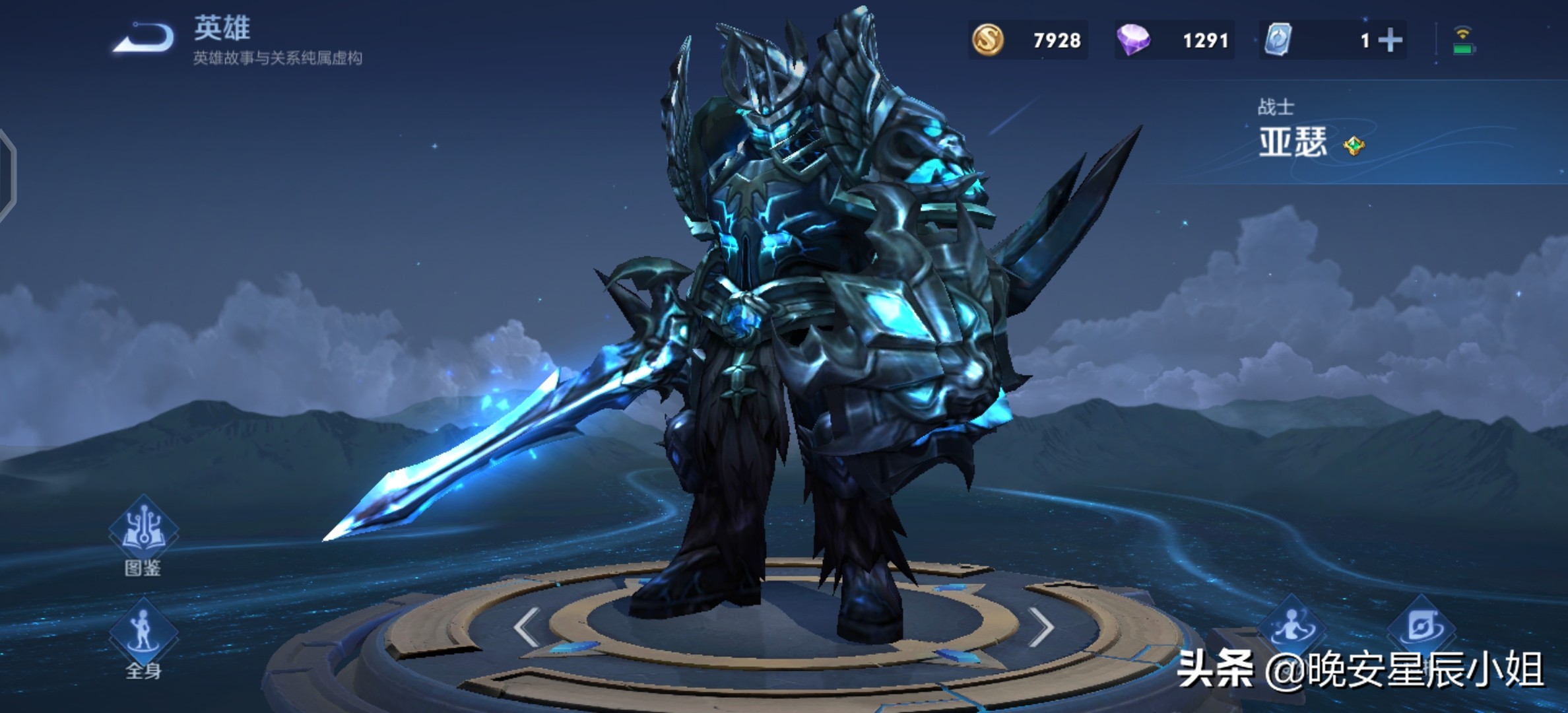Show the previous hero with left arrow
Image resolution: width=1568 pixels, height=713 pixels.
click(527, 627)
